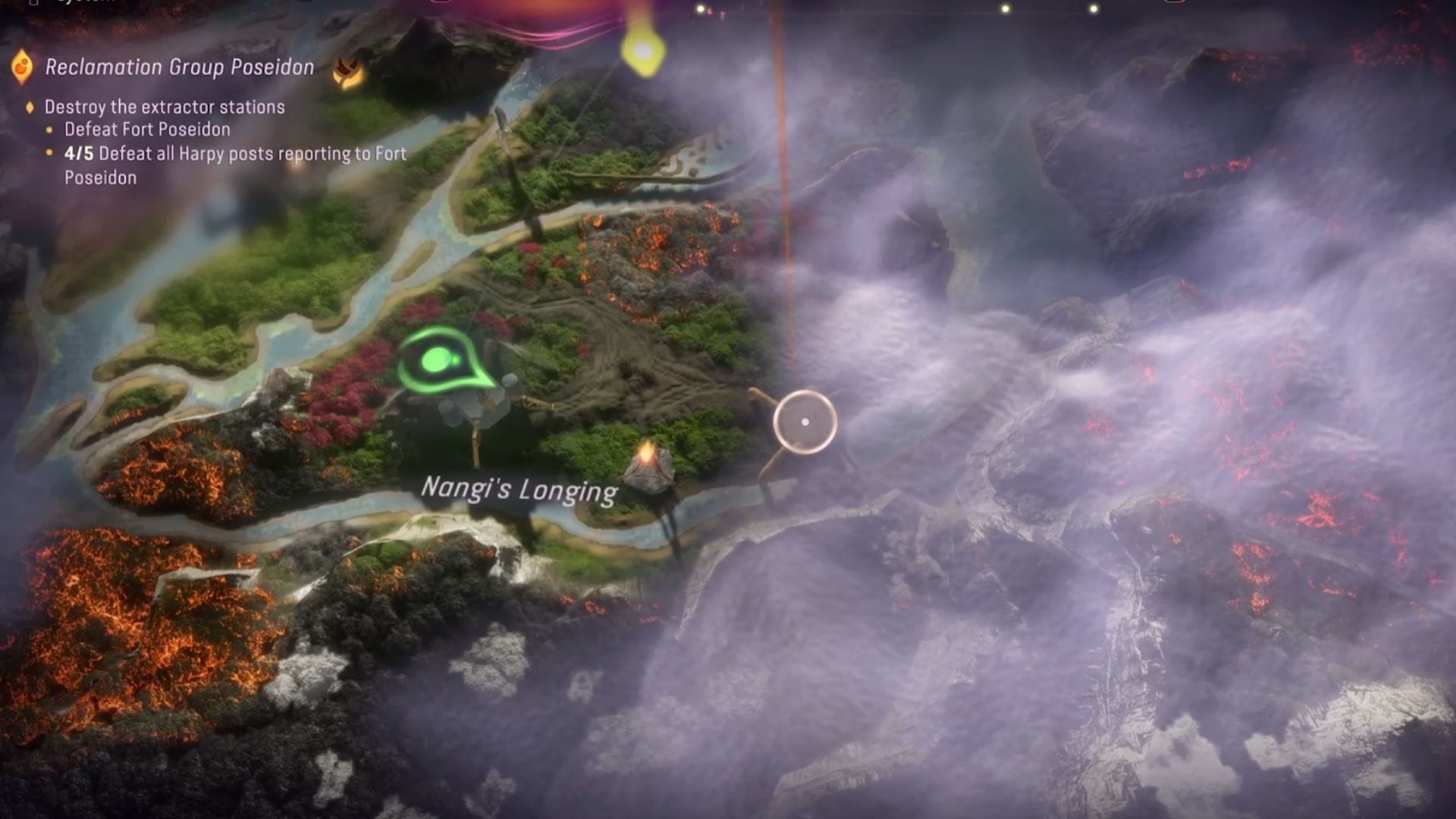
Task: Select the flame marker near Nangi's Longing
Action: click(648, 451)
